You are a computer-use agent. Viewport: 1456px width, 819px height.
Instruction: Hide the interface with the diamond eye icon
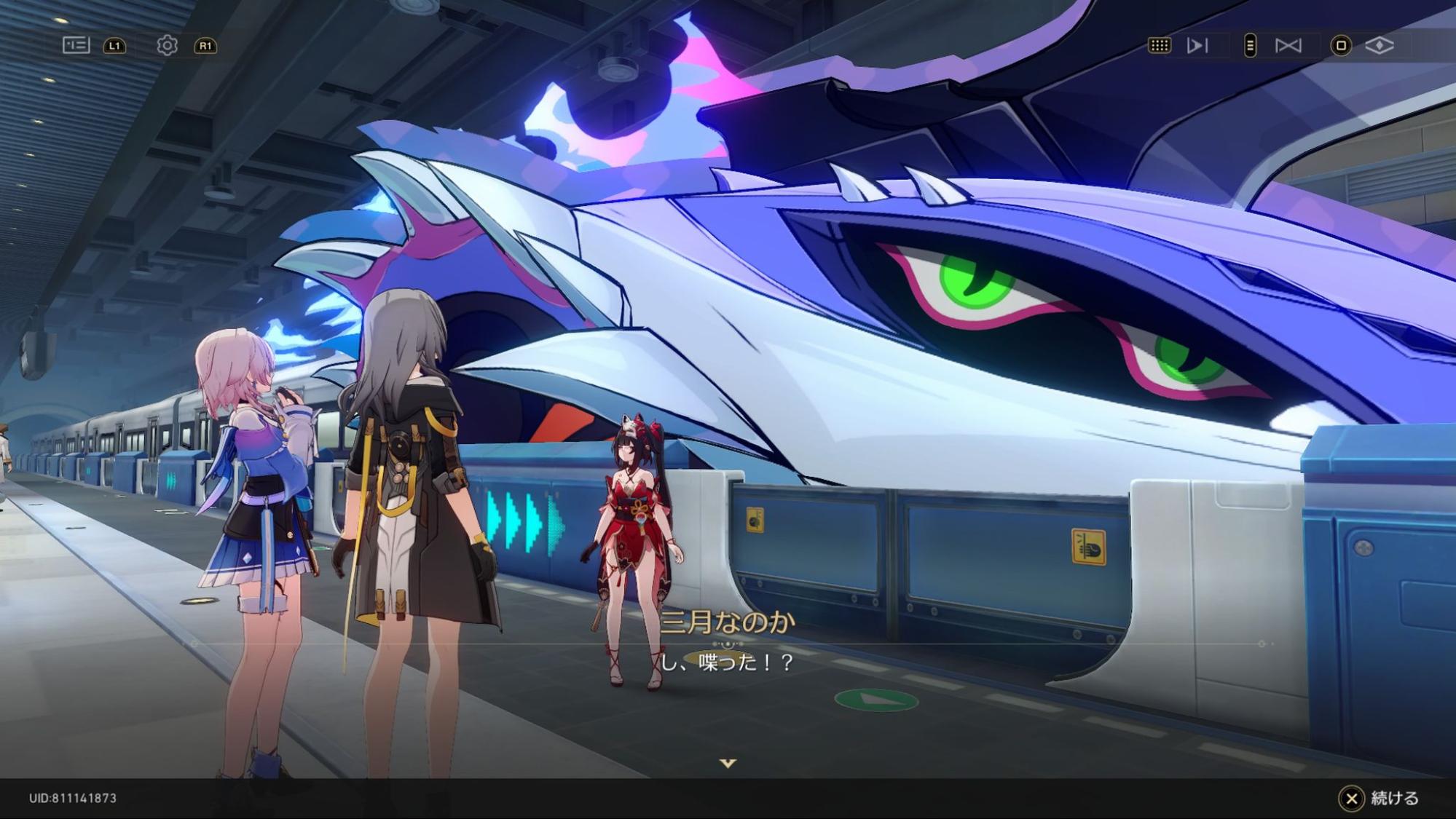point(1379,45)
